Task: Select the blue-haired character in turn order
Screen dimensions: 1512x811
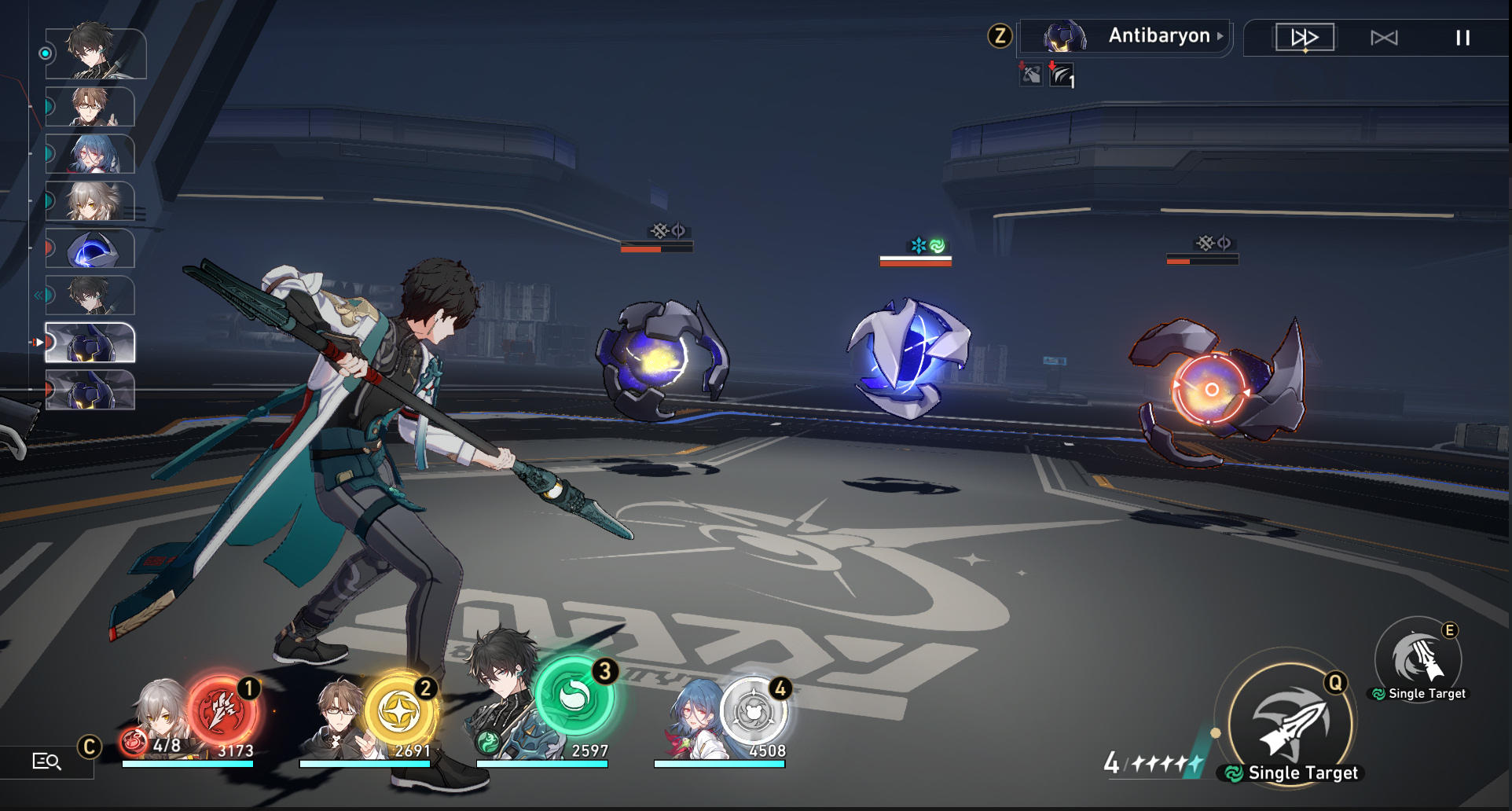Action: coord(90,154)
